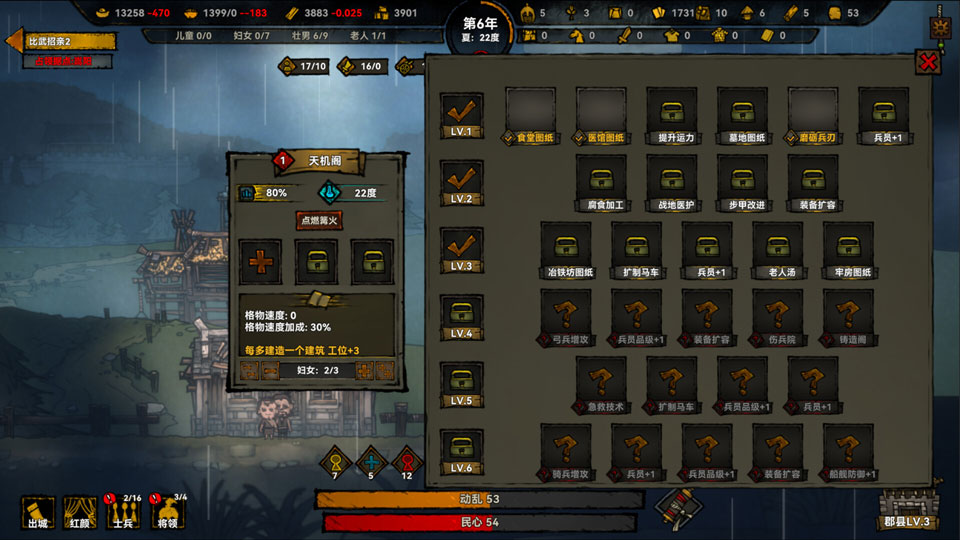Open the 出城 leave city menu
960x540 pixels.
click(x=39, y=511)
